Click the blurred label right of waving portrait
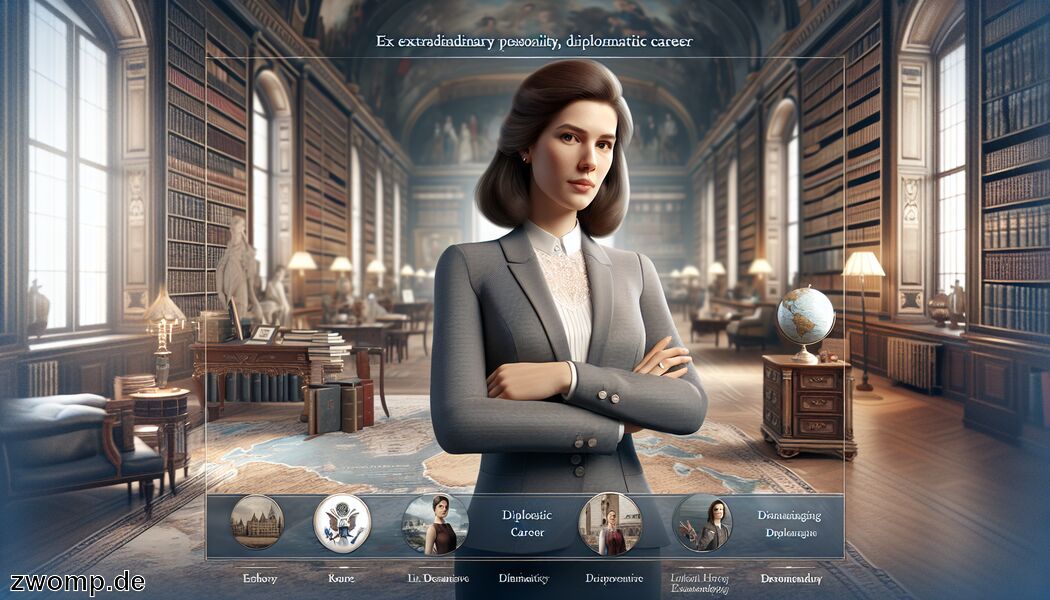The height and width of the screenshot is (600, 1050). 788,524
